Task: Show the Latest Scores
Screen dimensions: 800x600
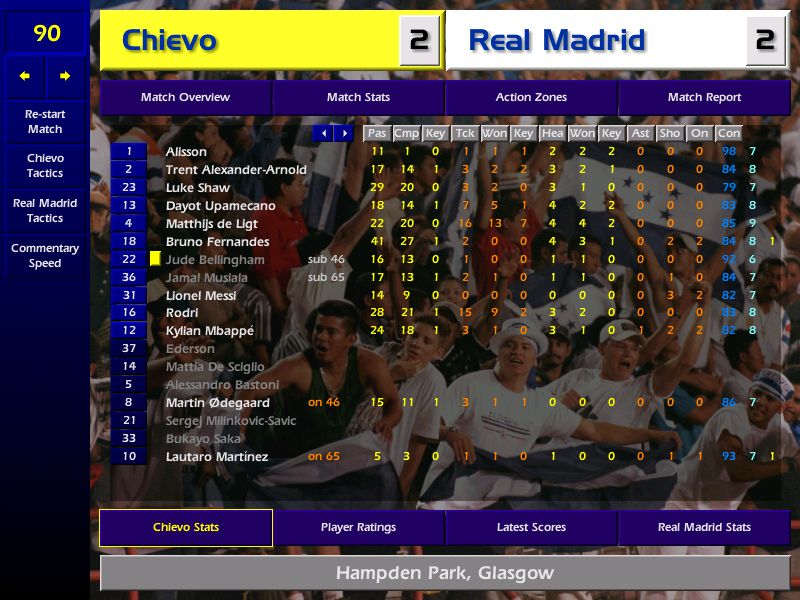Action: pyautogui.click(x=531, y=527)
